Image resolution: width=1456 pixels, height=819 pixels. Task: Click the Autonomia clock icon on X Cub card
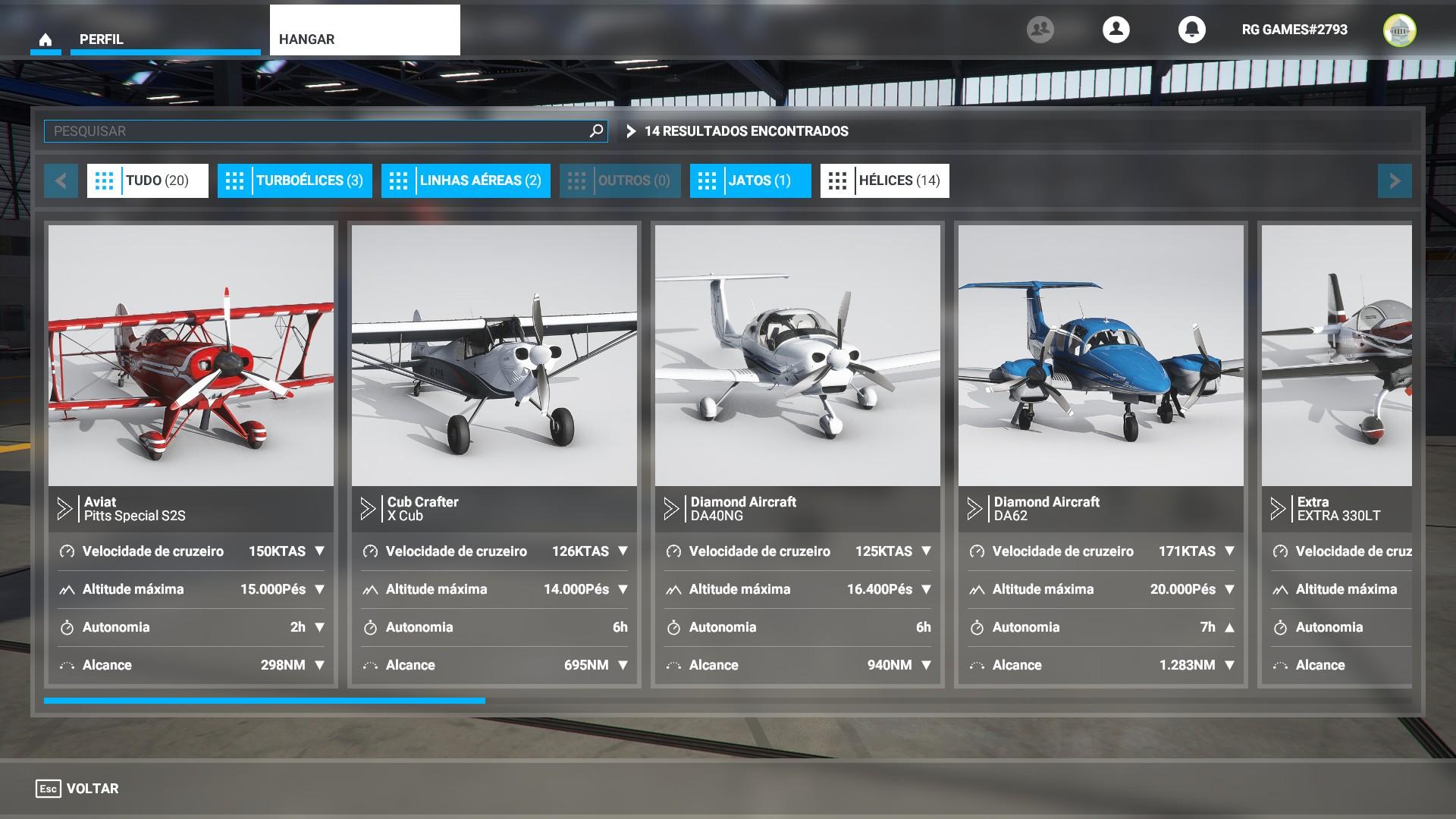[370, 627]
